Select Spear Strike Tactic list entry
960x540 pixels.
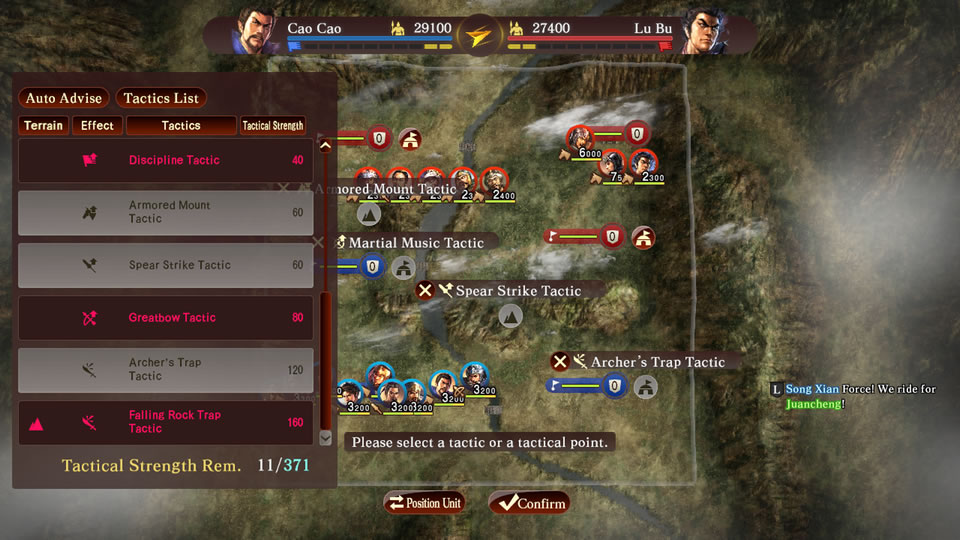[166, 265]
